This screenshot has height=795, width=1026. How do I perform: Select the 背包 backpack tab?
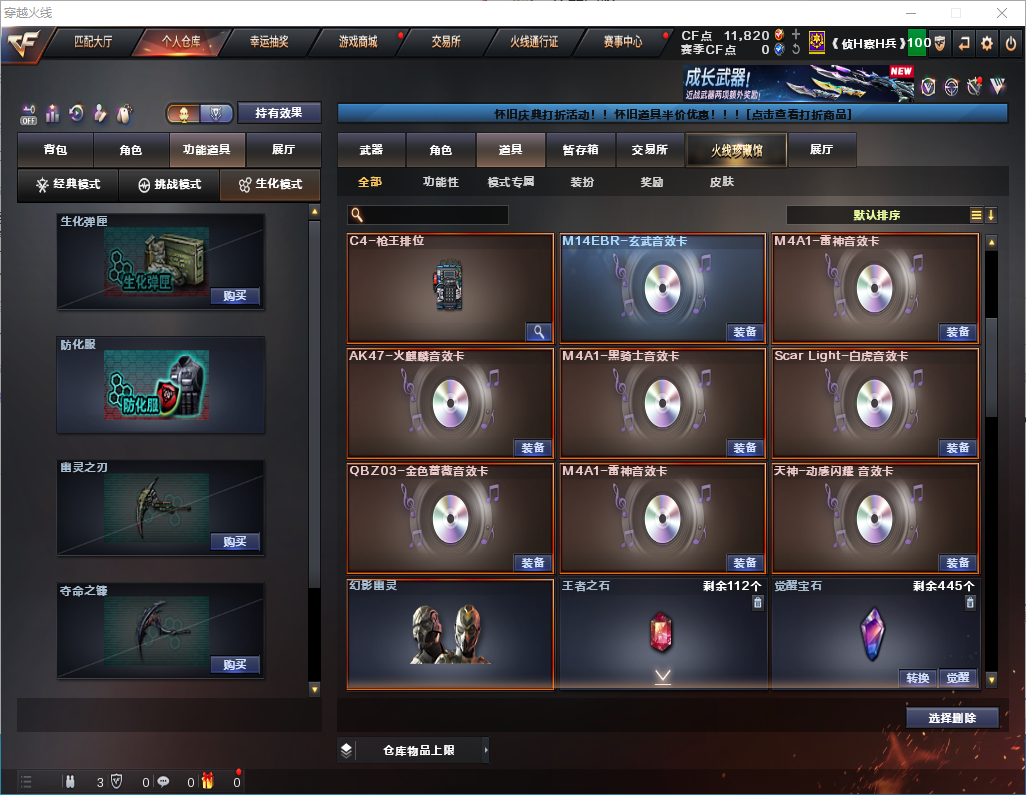click(55, 150)
